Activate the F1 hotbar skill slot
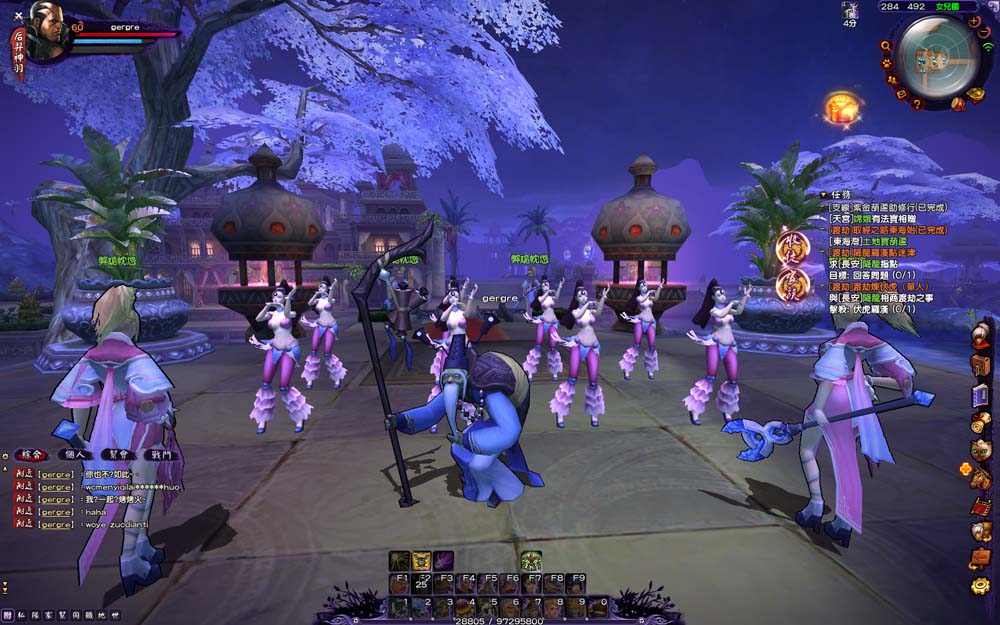Viewport: 1000px width, 625px height. pyautogui.click(x=399, y=584)
